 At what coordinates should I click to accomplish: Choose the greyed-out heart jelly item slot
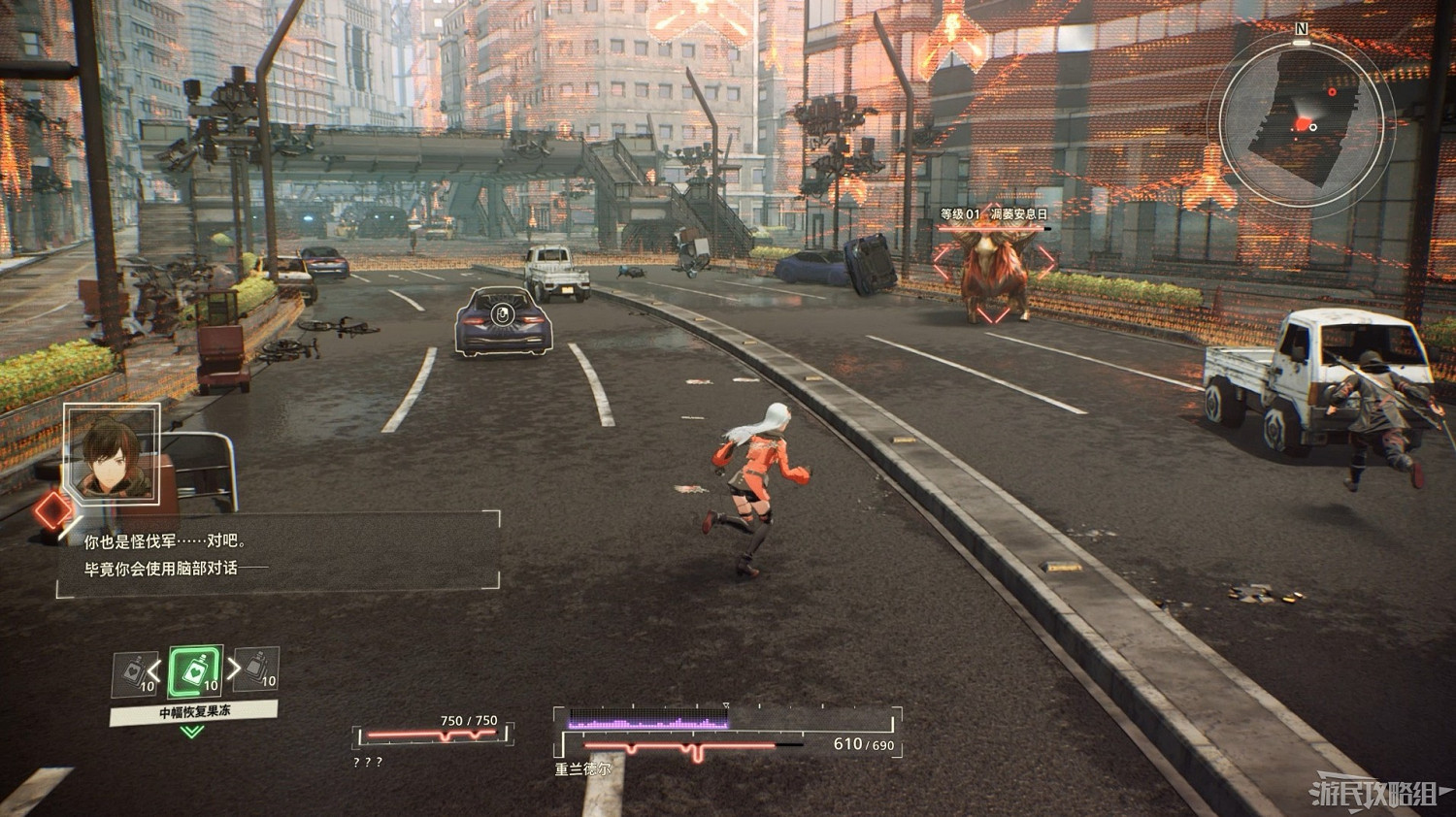coord(134,673)
